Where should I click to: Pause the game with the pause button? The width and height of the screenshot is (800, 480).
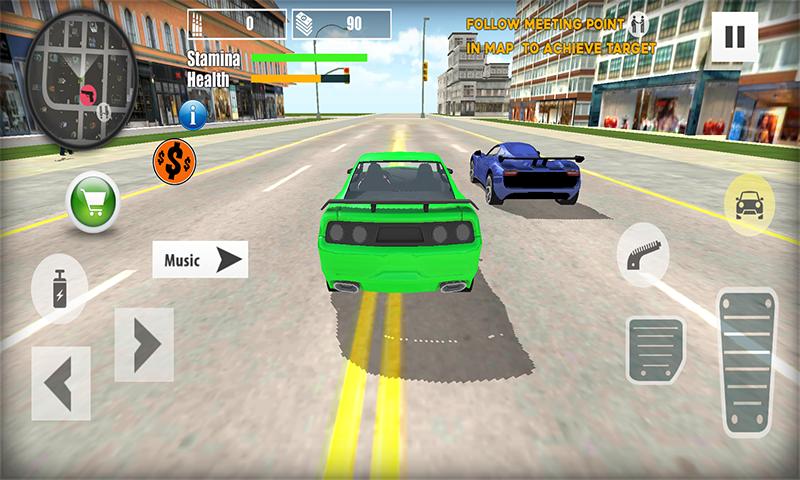[x=734, y=37]
